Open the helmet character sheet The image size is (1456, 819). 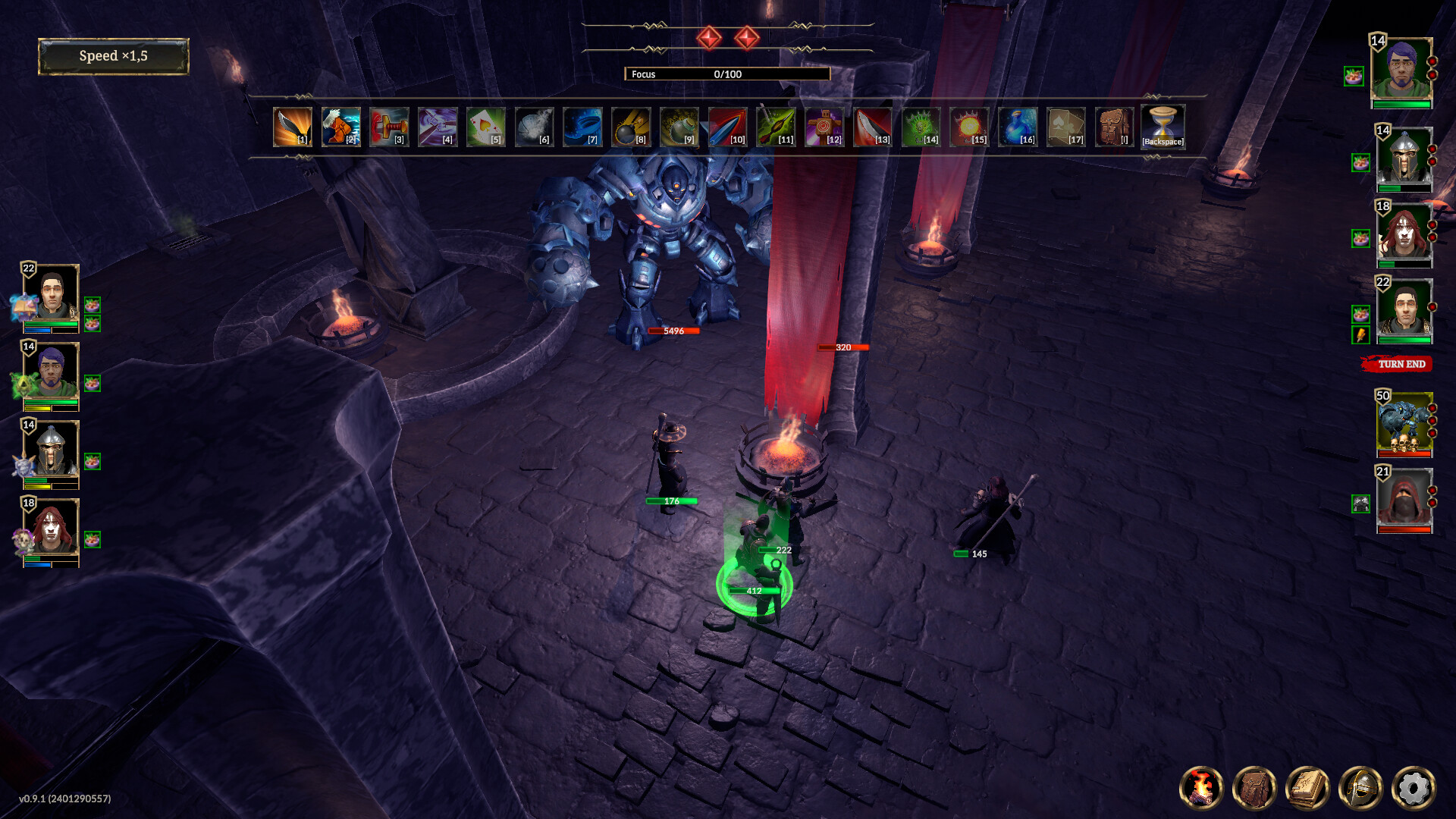coord(1360,787)
